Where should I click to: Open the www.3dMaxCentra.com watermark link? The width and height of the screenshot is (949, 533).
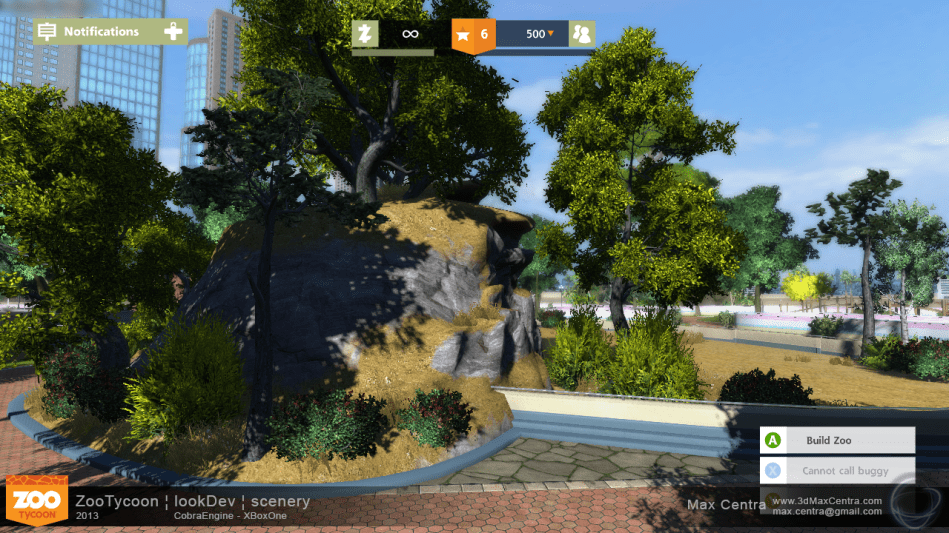pos(826,500)
